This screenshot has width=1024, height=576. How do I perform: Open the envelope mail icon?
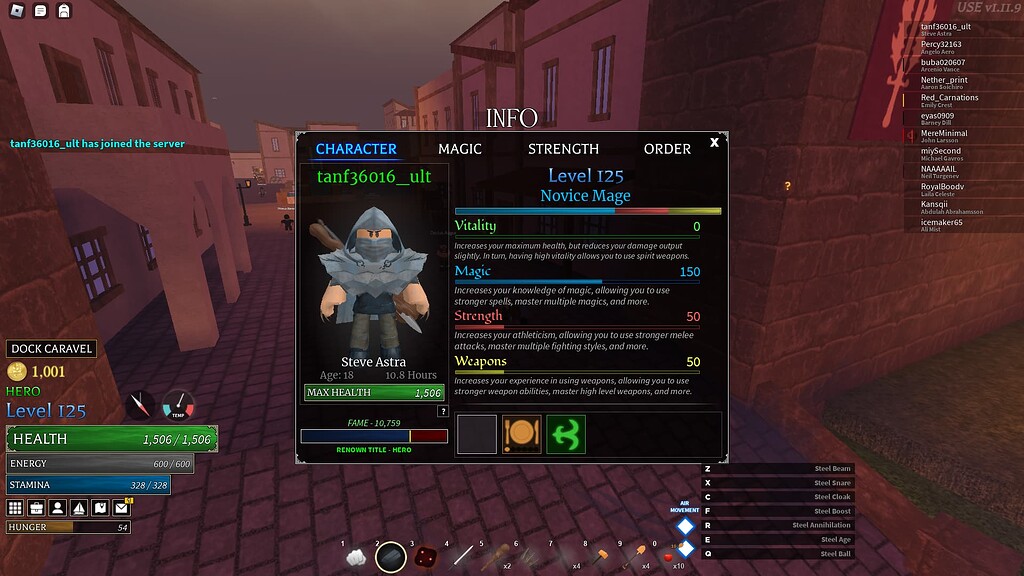point(122,508)
